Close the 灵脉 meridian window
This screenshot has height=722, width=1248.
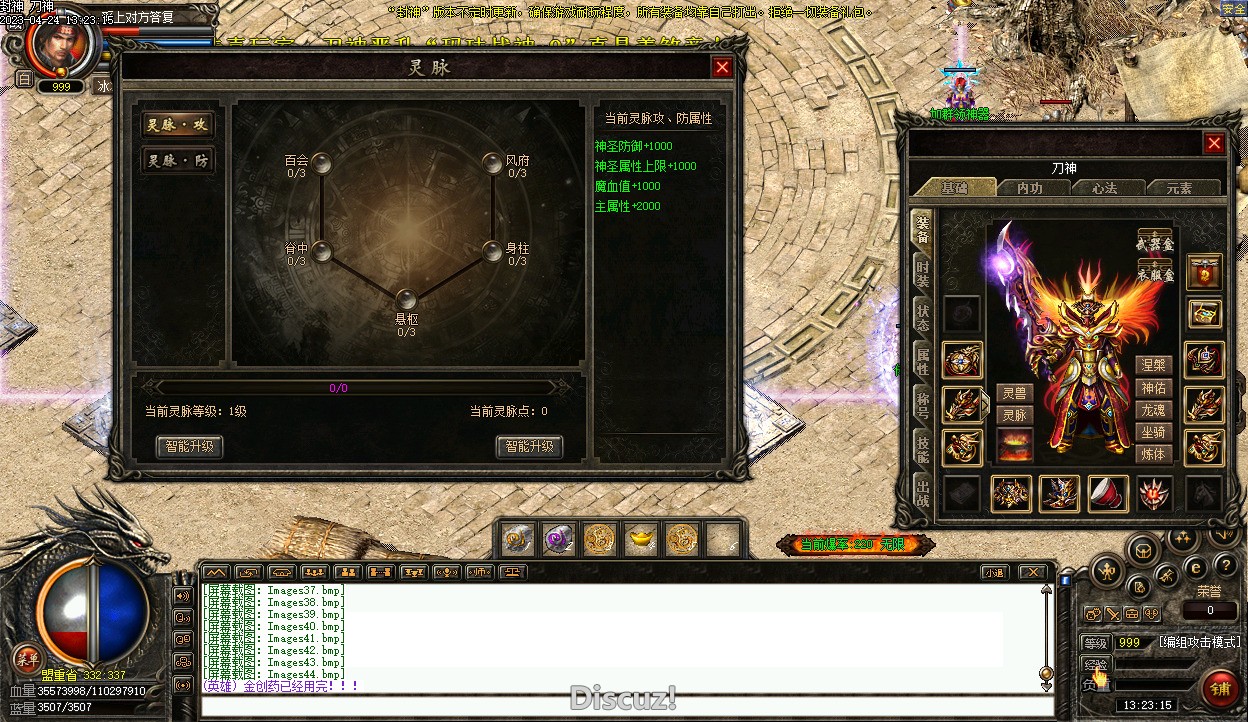pyautogui.click(x=722, y=67)
